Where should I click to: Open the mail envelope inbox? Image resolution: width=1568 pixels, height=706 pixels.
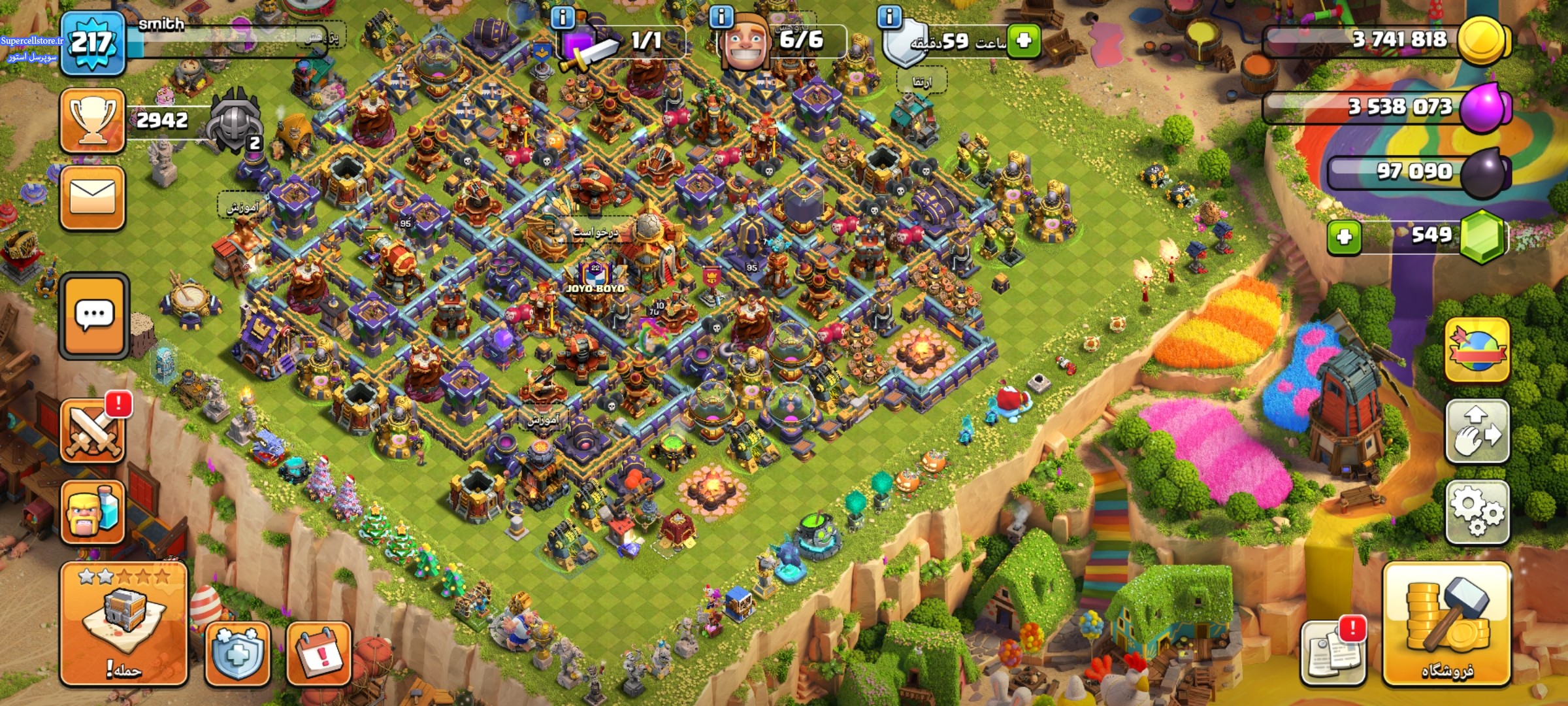tap(92, 197)
